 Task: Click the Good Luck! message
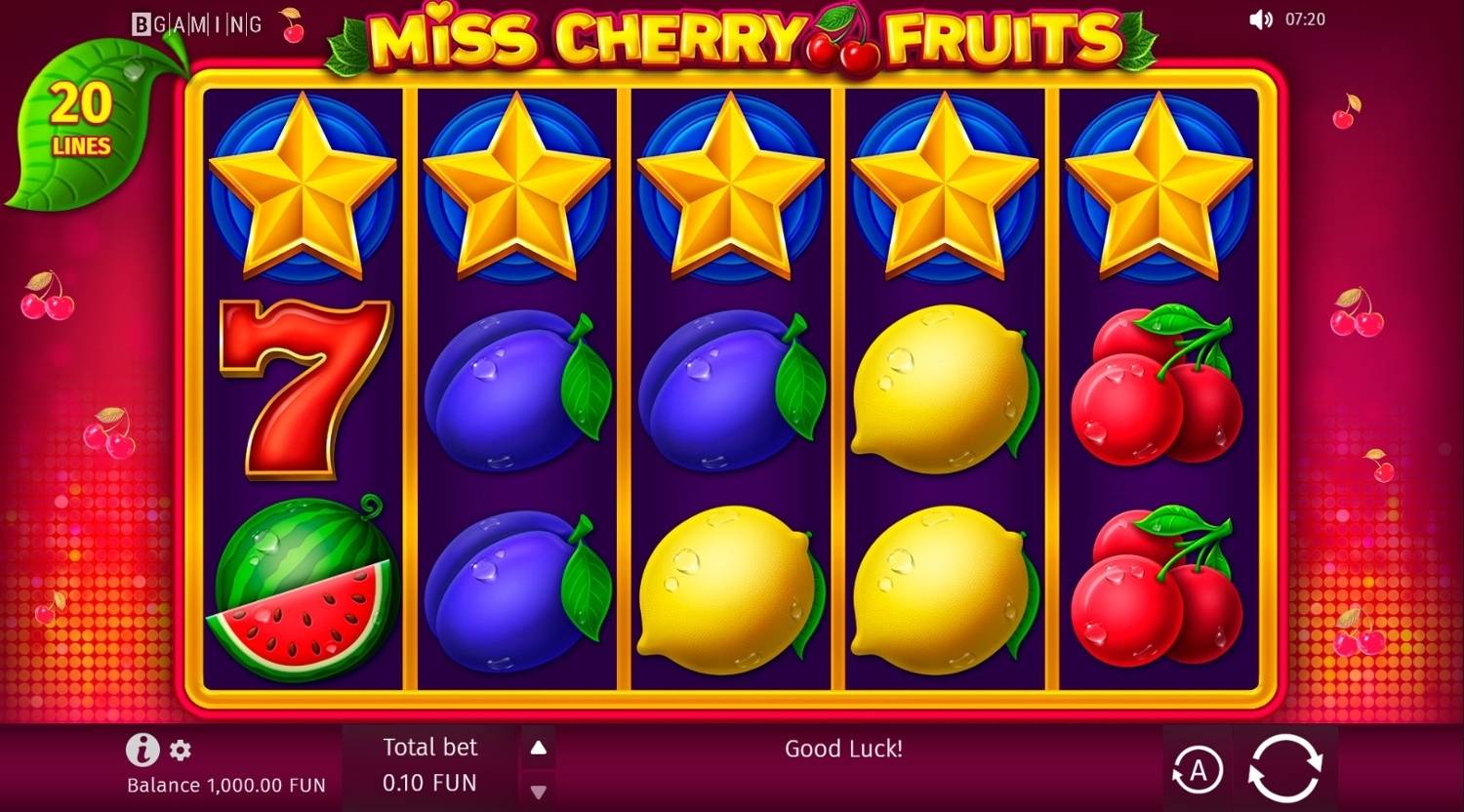844,749
